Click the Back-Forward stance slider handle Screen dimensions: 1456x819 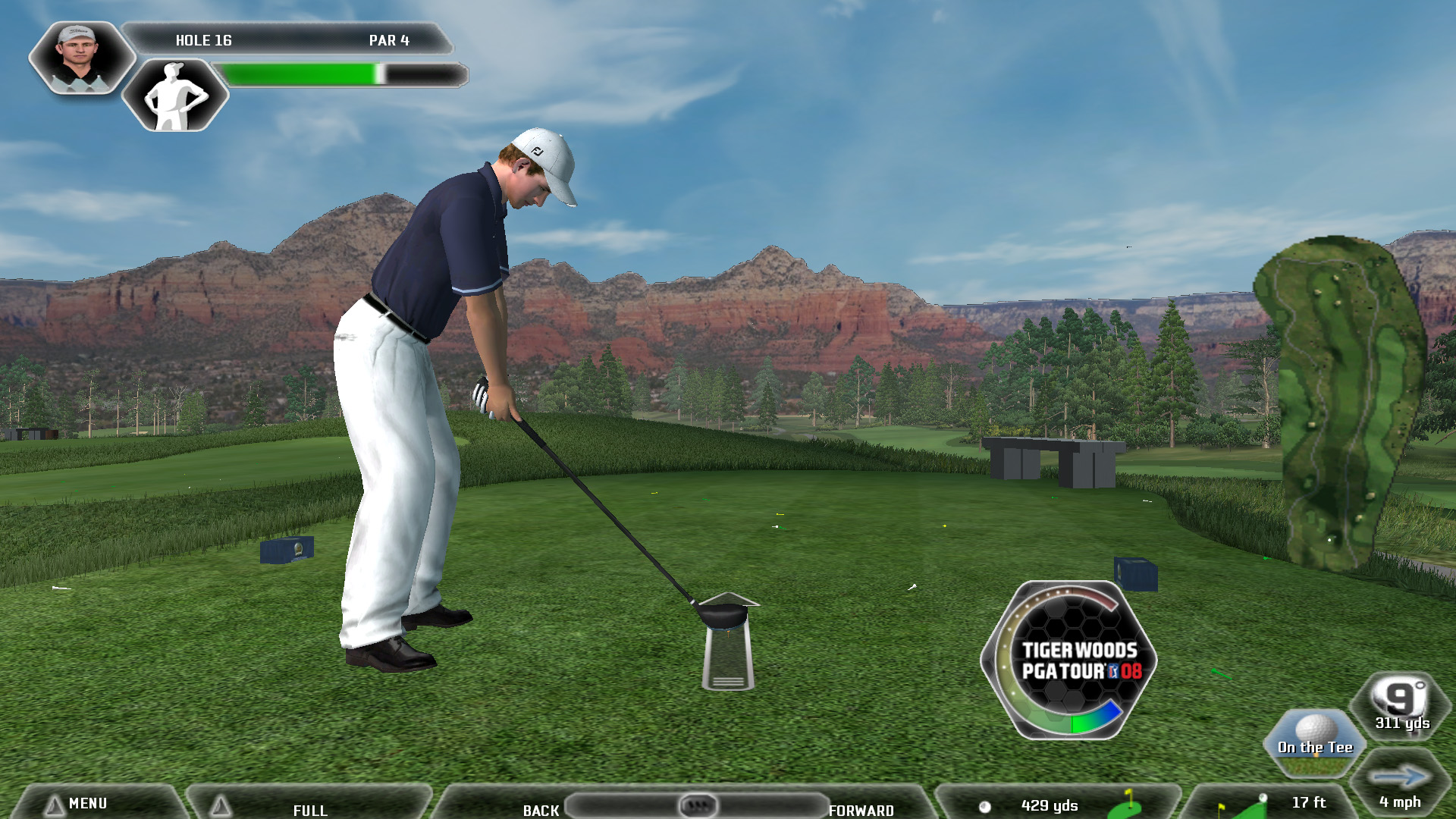[x=698, y=805]
